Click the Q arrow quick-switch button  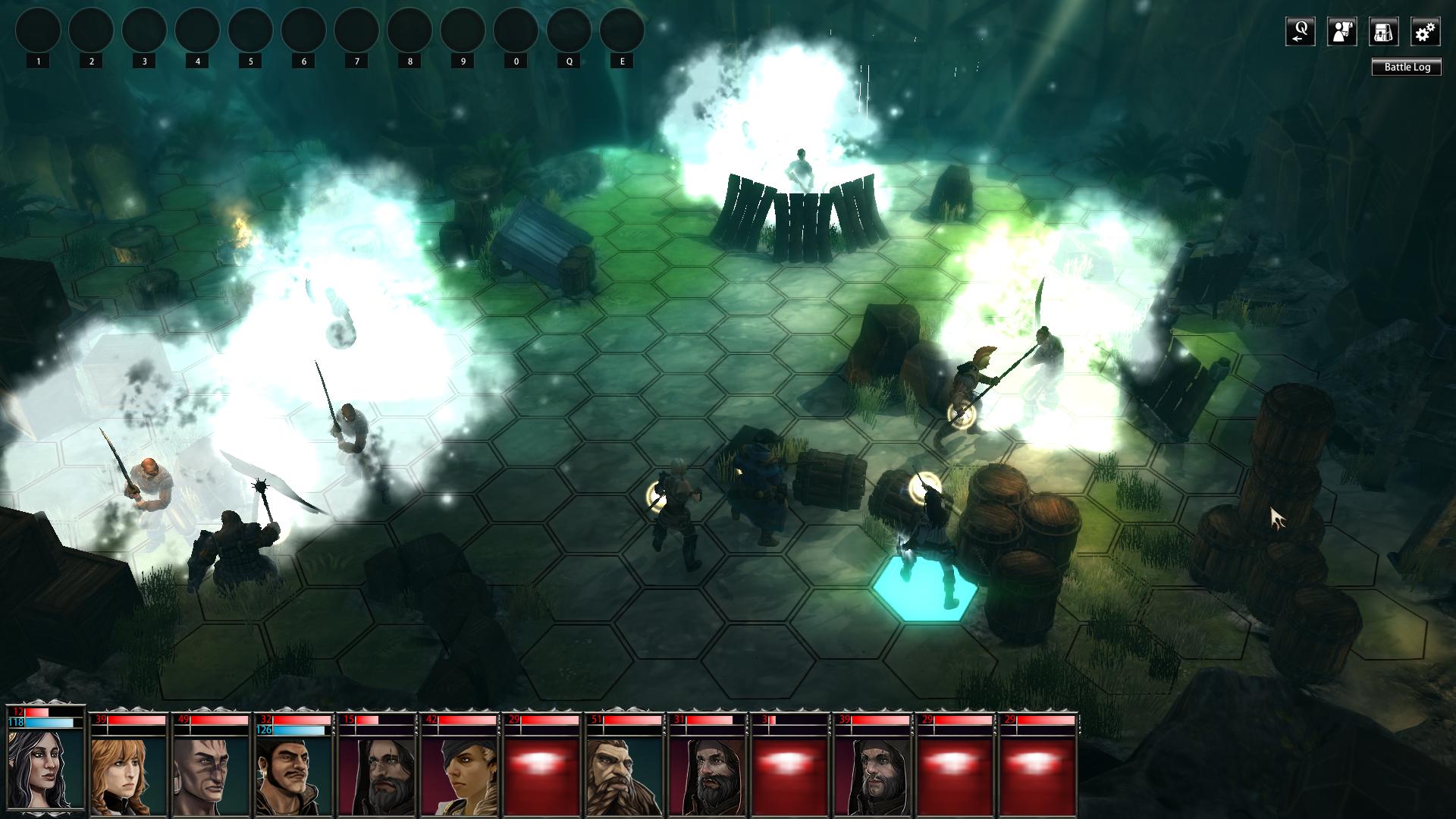[1300, 32]
